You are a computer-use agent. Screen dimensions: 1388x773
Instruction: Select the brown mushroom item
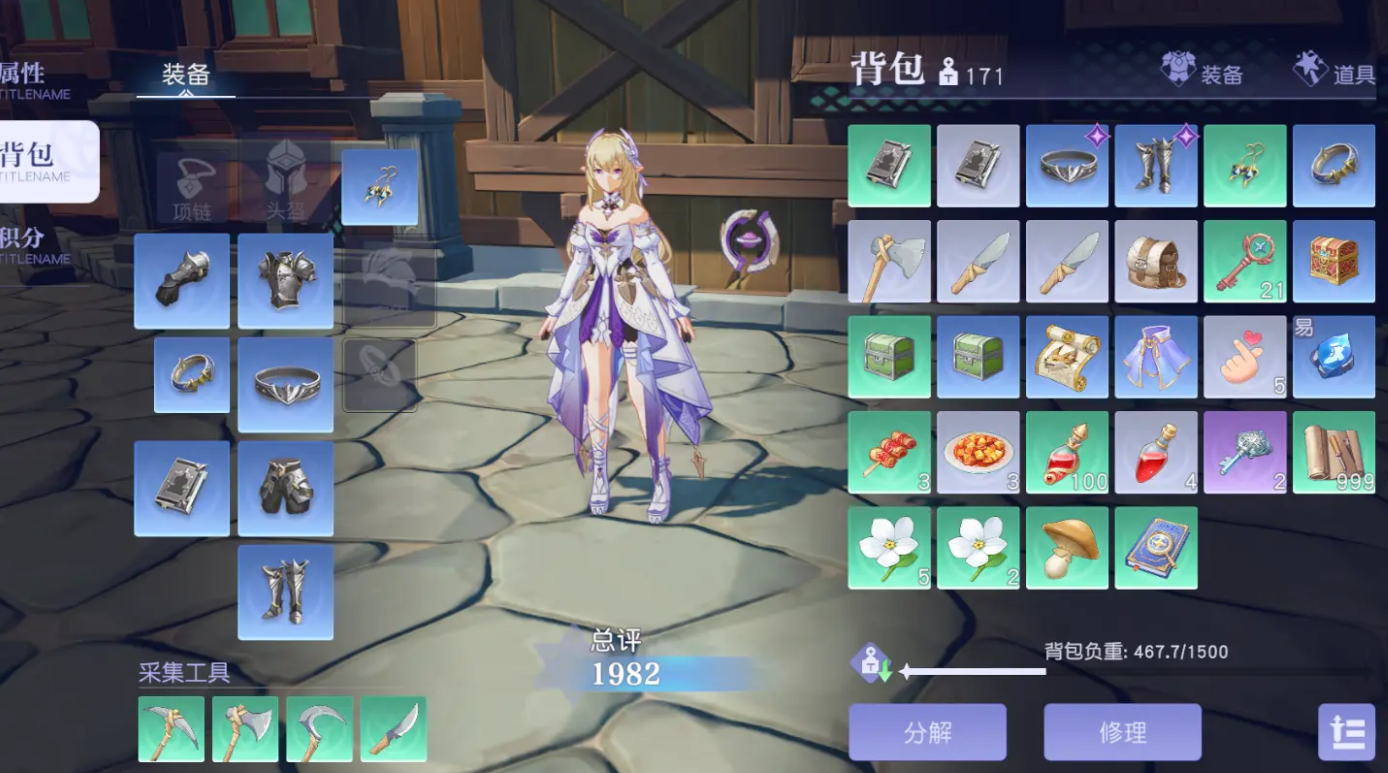1067,548
